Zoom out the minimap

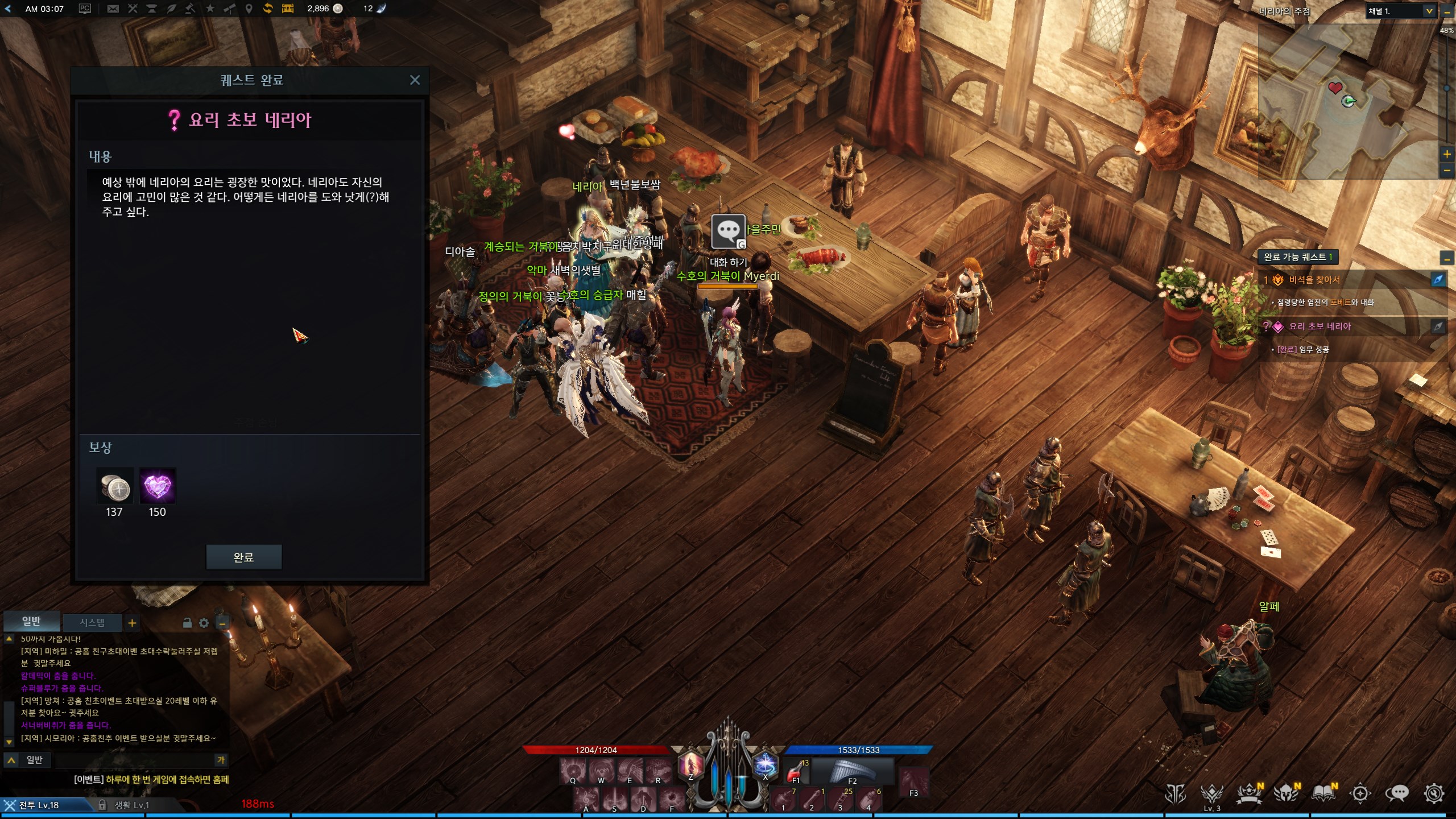(x=1447, y=170)
